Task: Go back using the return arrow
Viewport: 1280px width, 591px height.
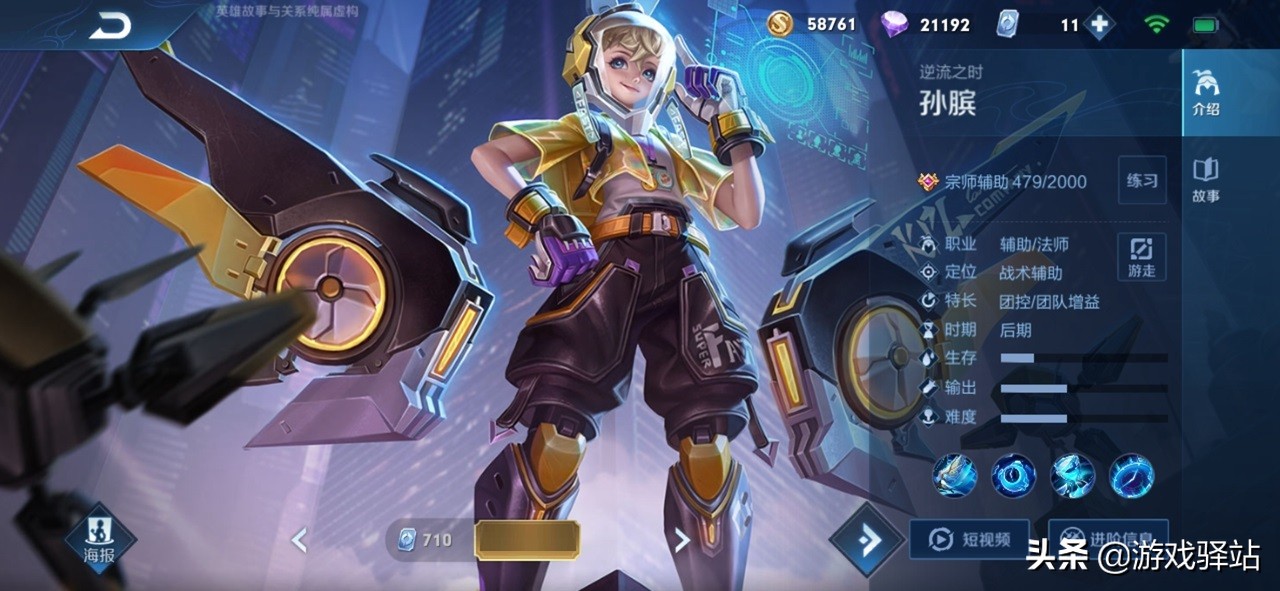Action: click(x=110, y=26)
